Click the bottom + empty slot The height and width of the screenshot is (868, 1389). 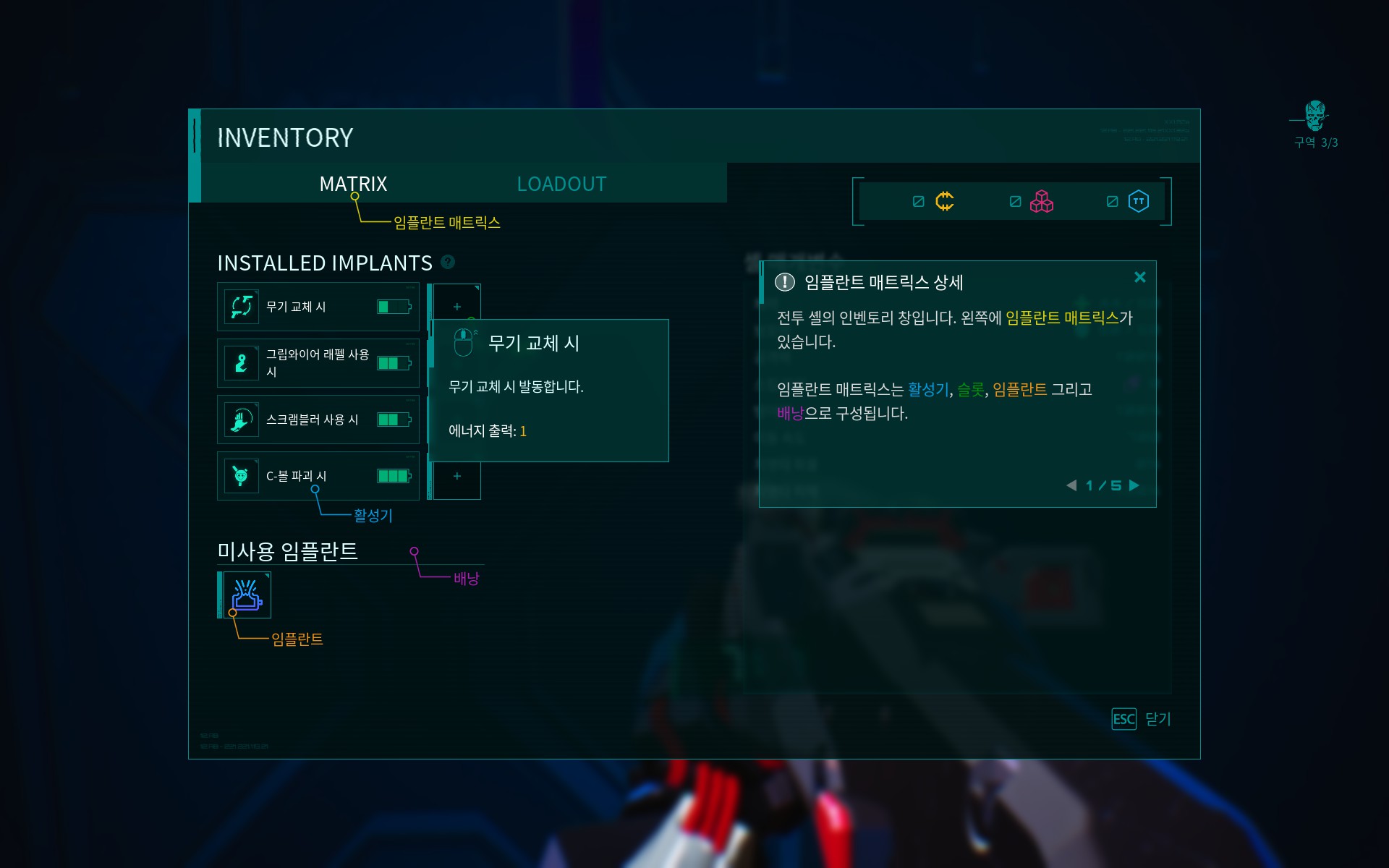456,476
